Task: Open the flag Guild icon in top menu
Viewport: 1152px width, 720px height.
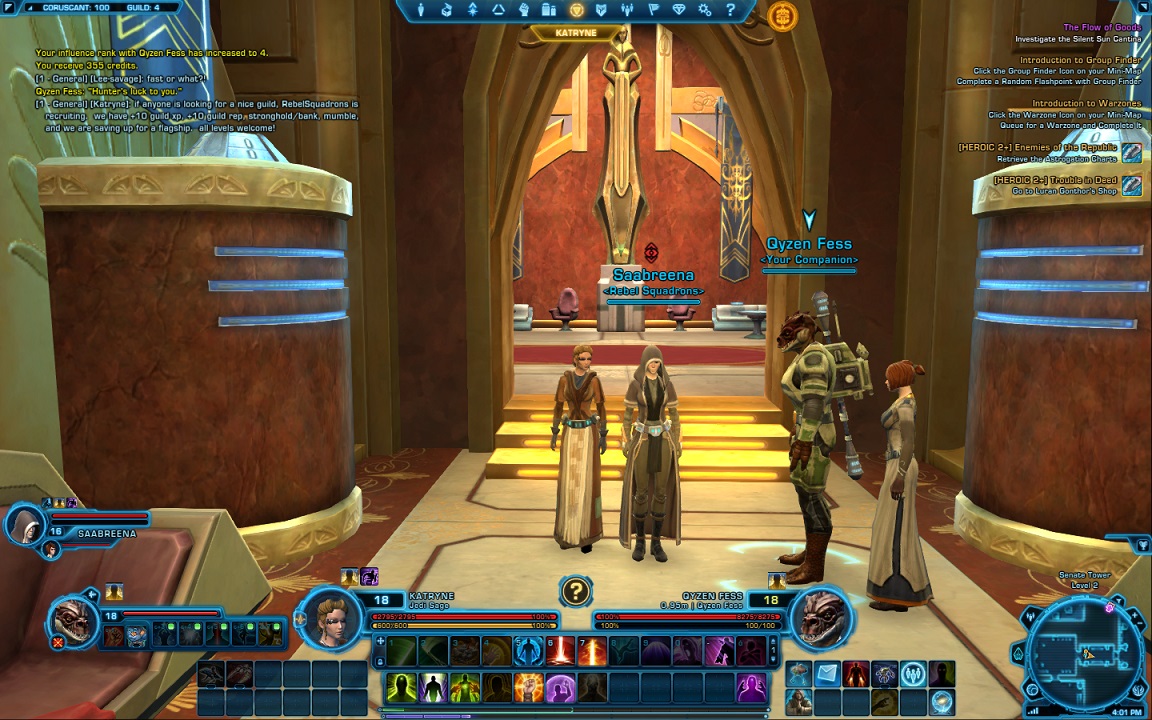Action: coord(653,10)
